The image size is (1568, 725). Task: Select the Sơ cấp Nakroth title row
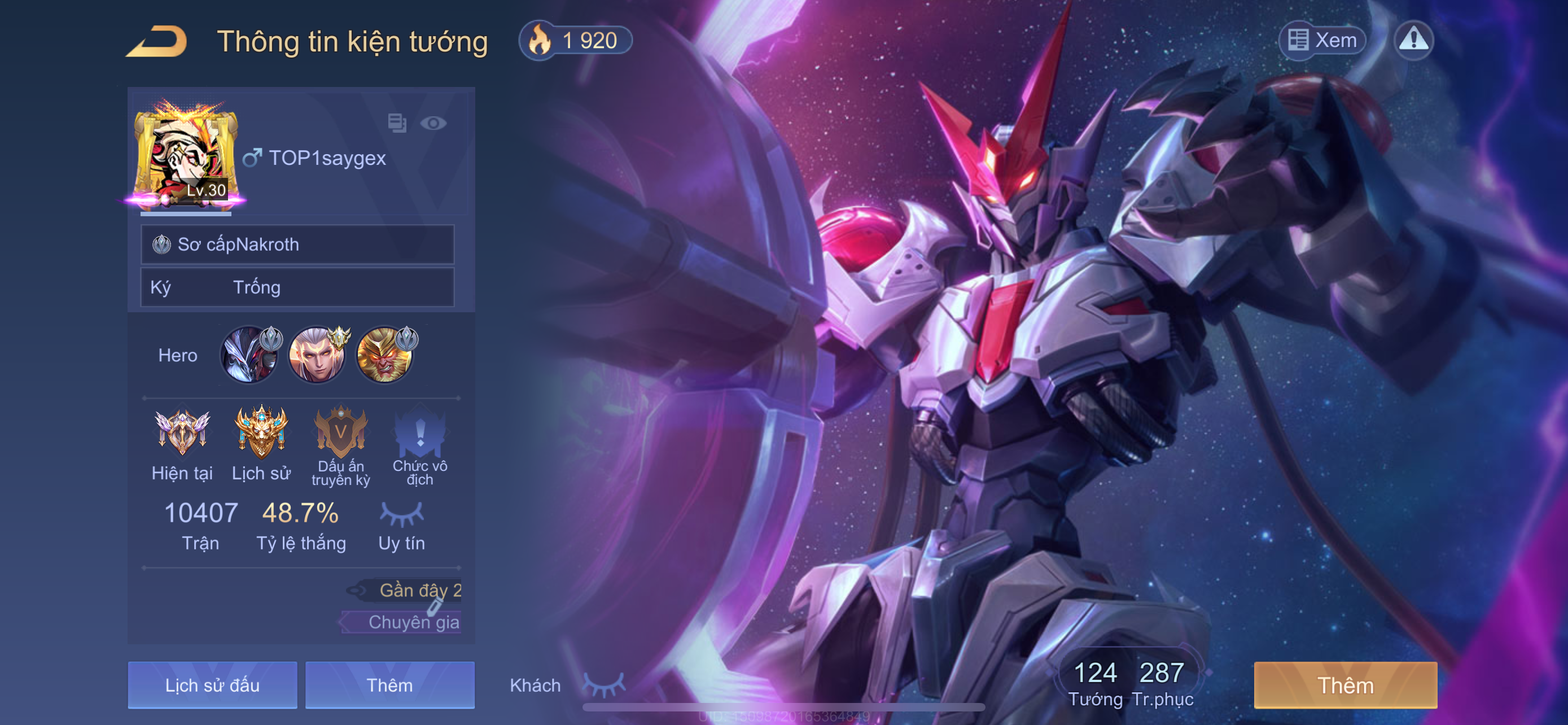point(297,244)
